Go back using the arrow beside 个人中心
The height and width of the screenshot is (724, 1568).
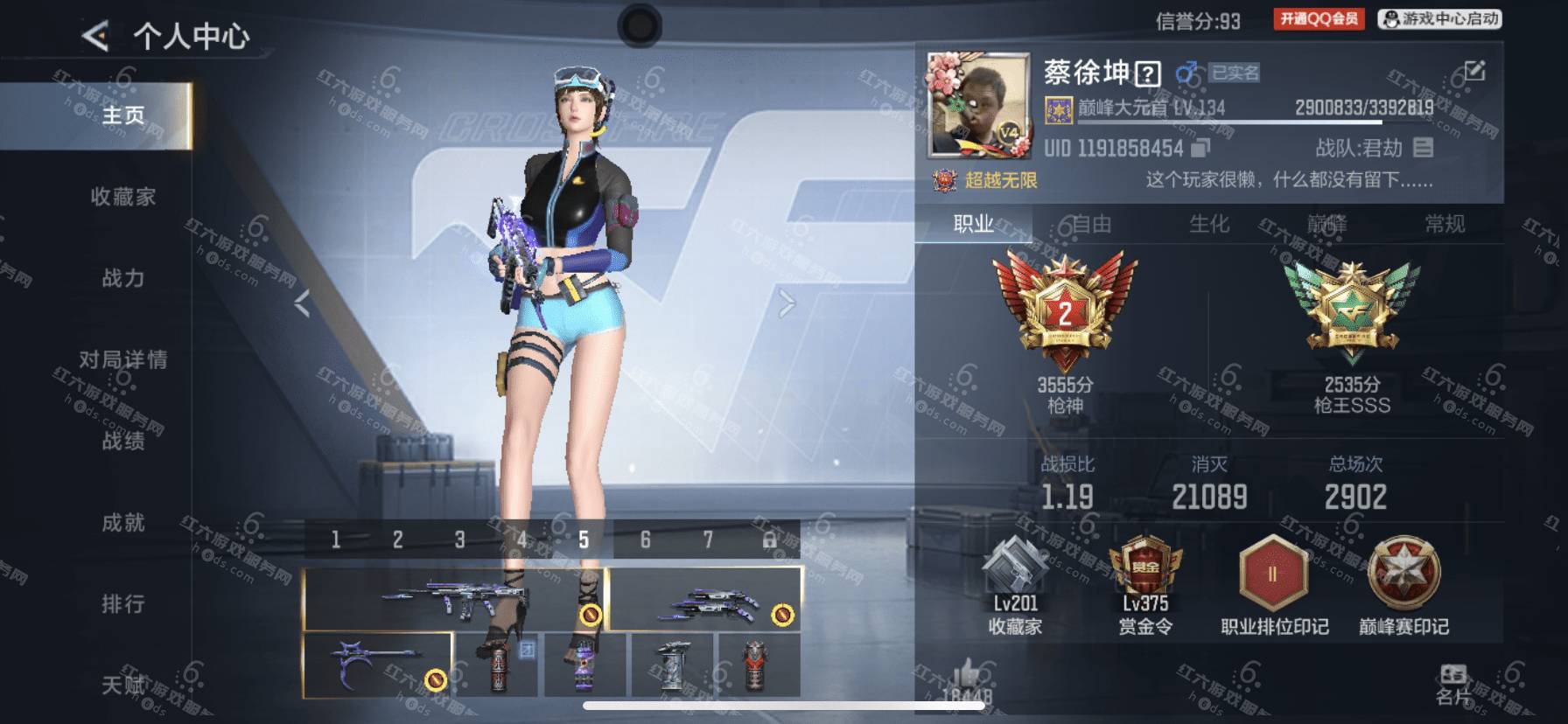click(x=94, y=36)
